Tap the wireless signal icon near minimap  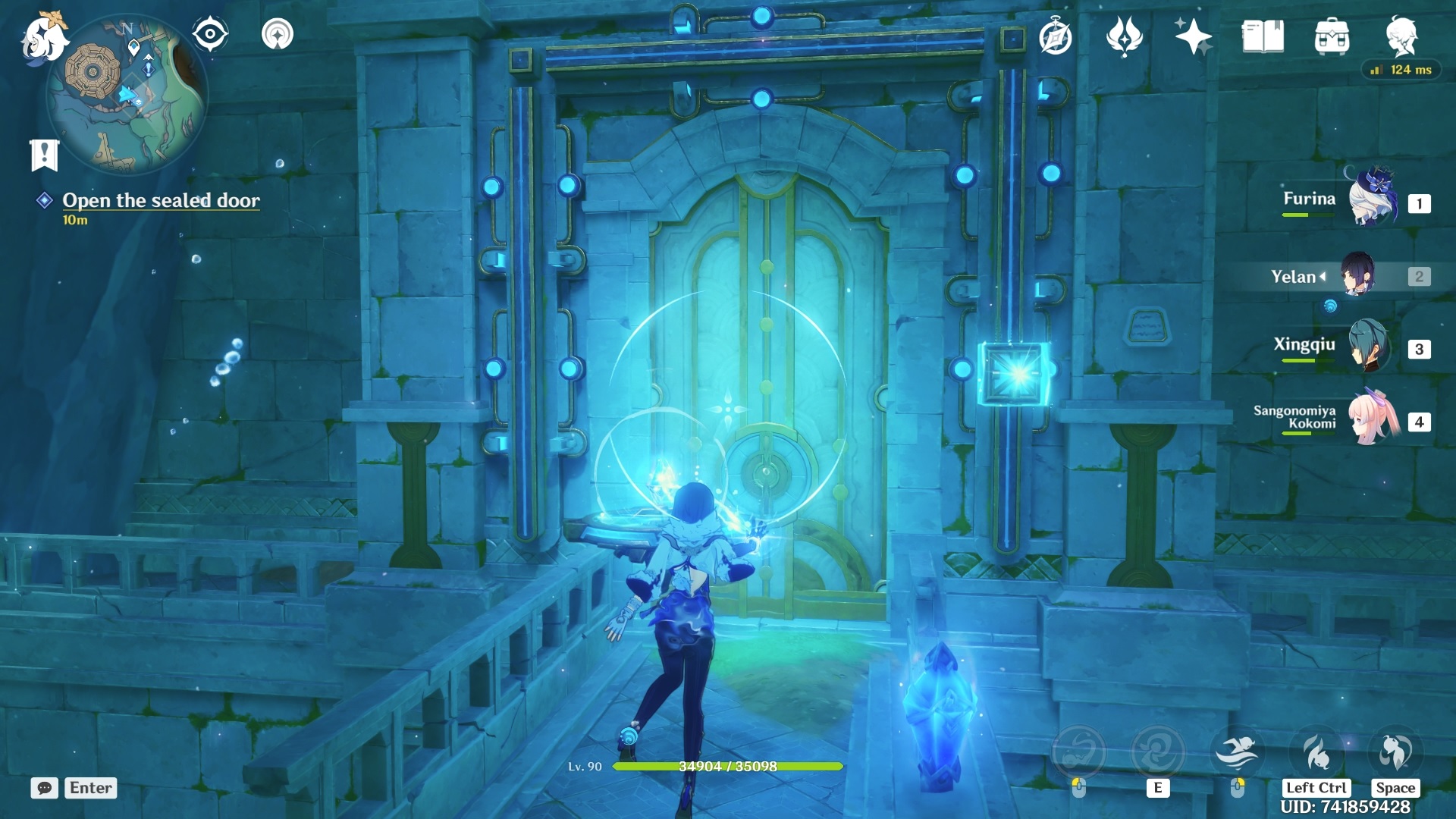pos(278,34)
